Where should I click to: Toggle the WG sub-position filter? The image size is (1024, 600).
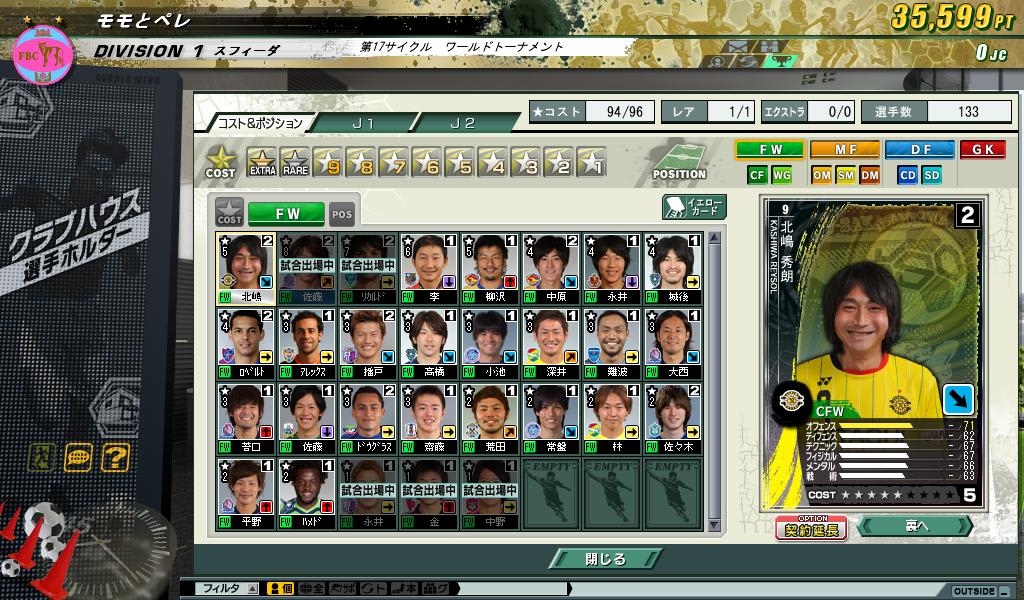point(782,175)
